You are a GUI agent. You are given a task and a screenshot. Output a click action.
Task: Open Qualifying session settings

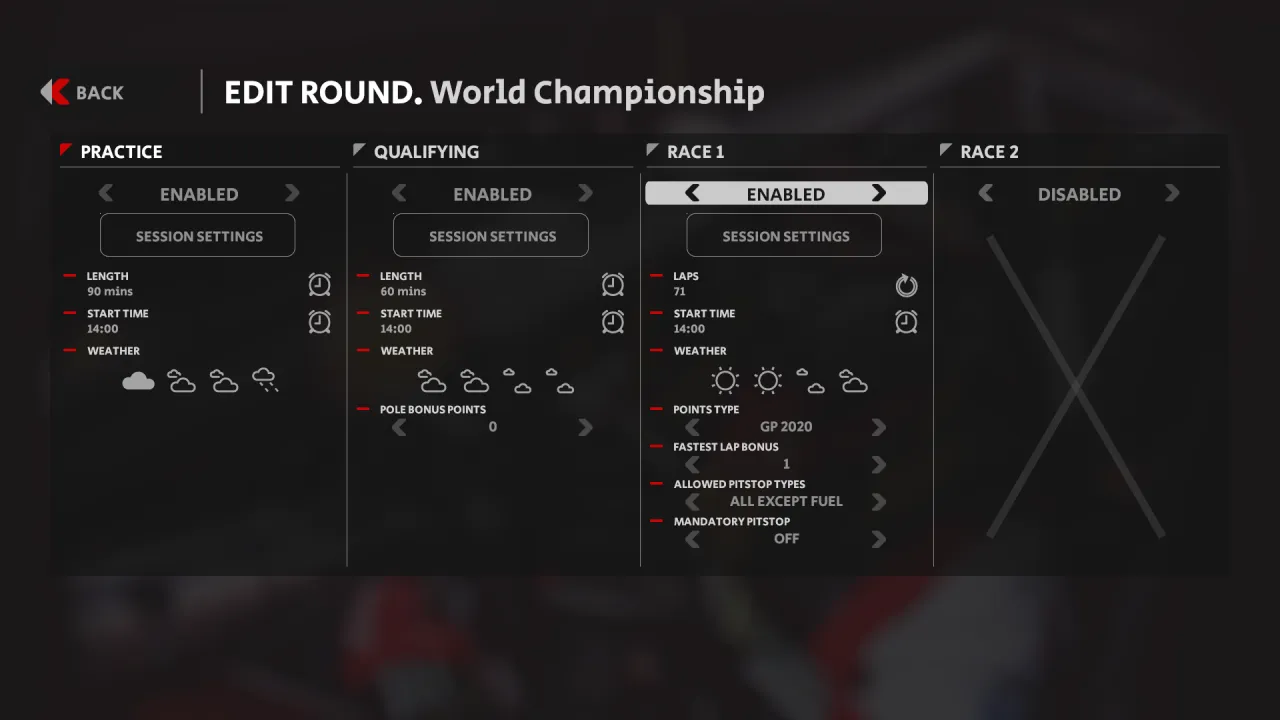click(491, 236)
